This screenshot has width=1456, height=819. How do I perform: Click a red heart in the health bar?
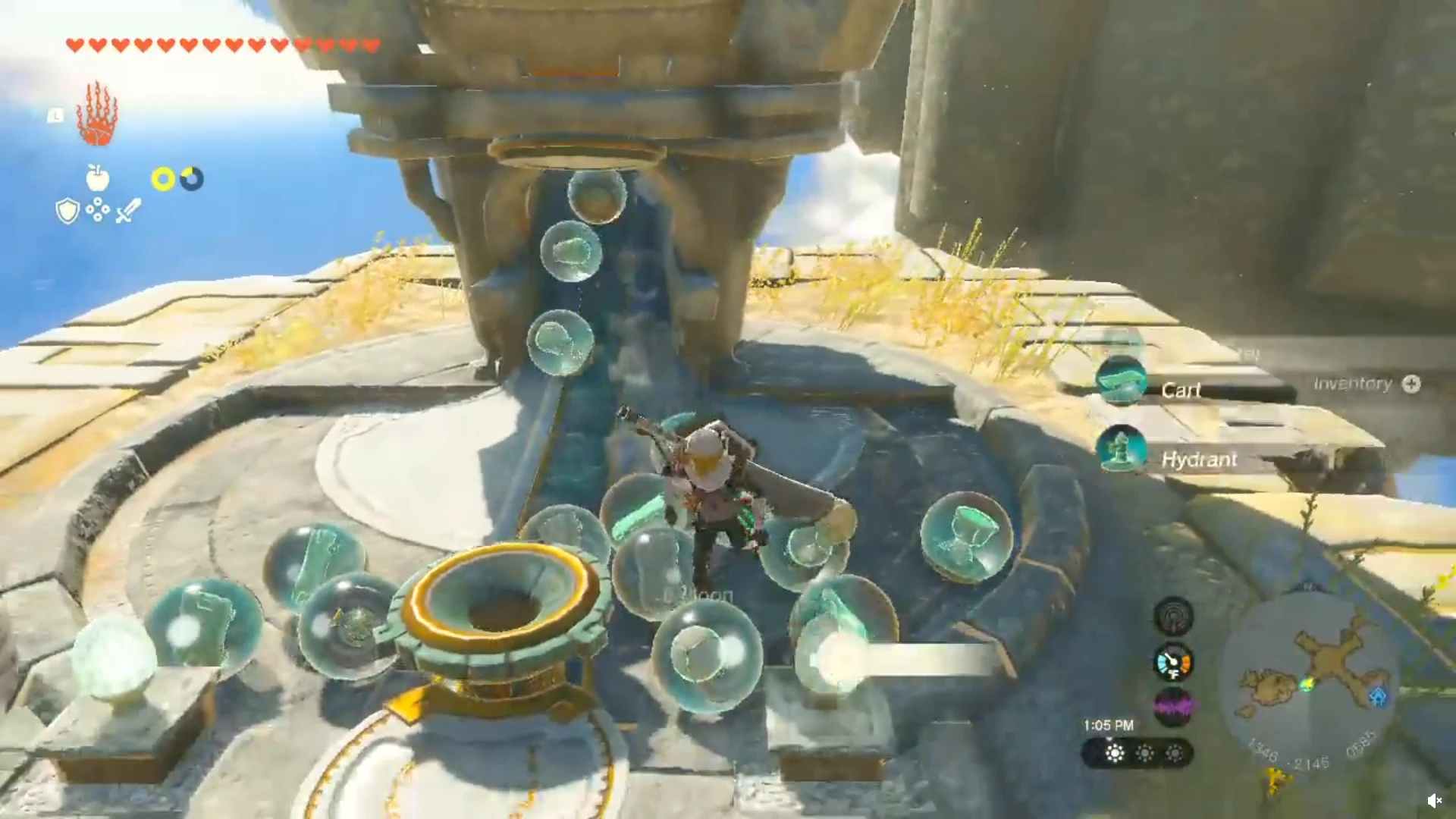point(76,44)
